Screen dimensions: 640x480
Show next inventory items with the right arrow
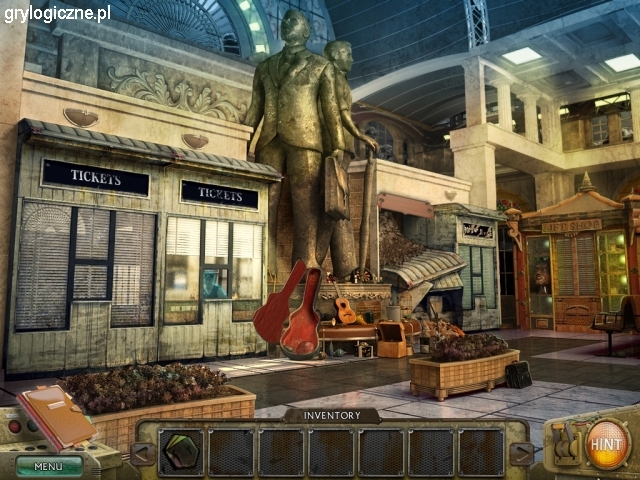click(x=522, y=454)
